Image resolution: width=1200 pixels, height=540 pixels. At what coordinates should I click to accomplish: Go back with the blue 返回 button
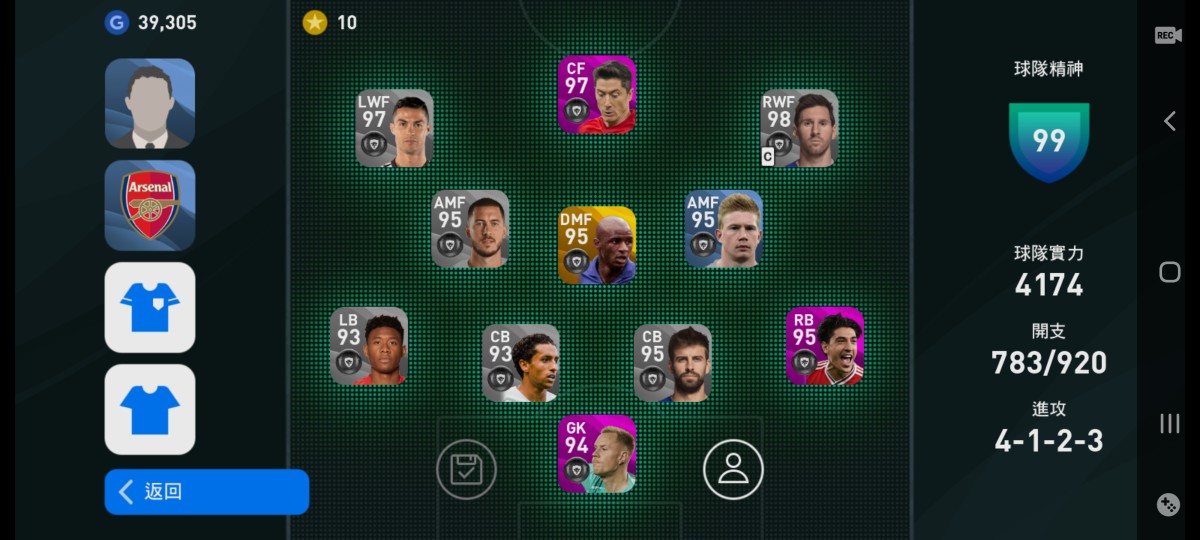coord(206,492)
